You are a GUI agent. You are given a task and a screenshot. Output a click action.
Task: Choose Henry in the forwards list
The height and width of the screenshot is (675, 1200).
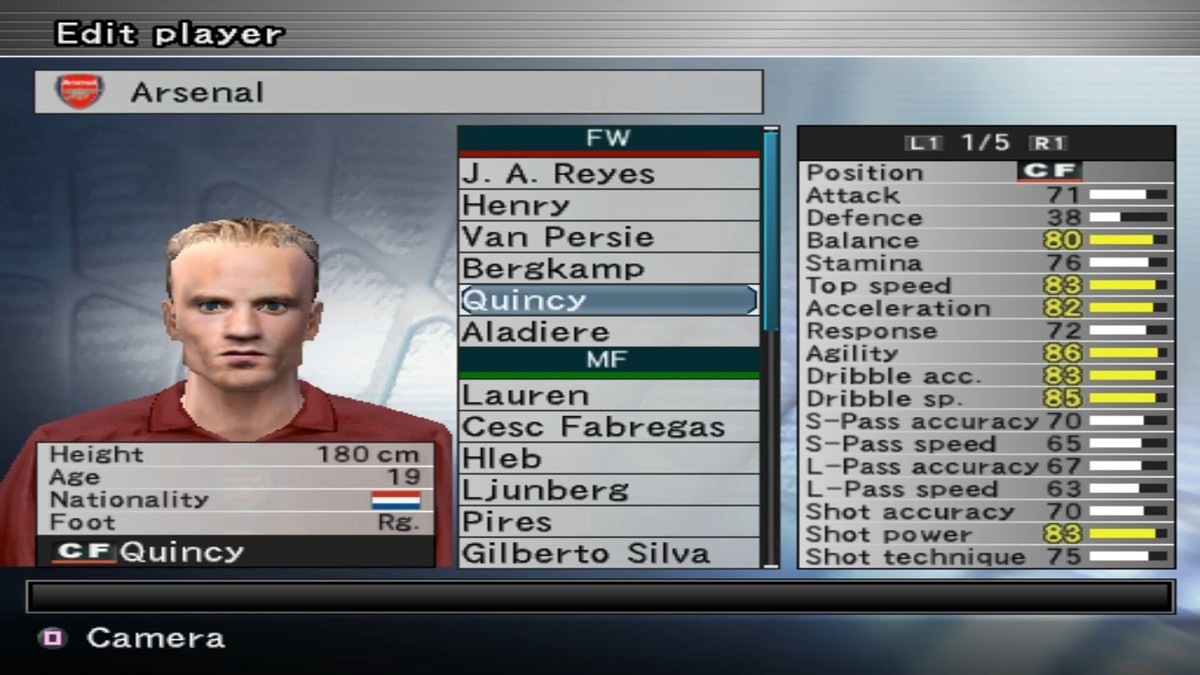click(x=608, y=205)
